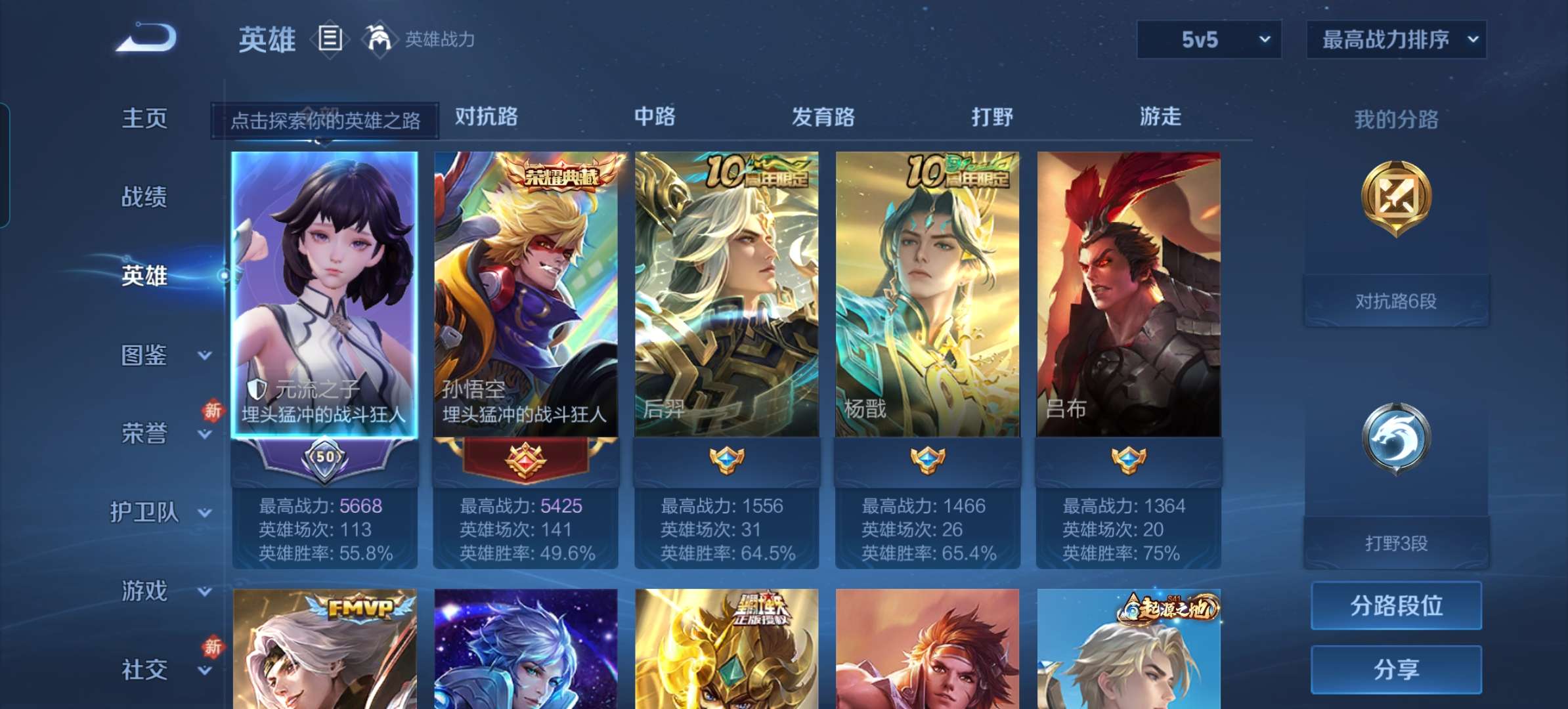Open the 最高战力排序 sorting dropdown
The width and height of the screenshot is (1568, 709).
(1395, 39)
